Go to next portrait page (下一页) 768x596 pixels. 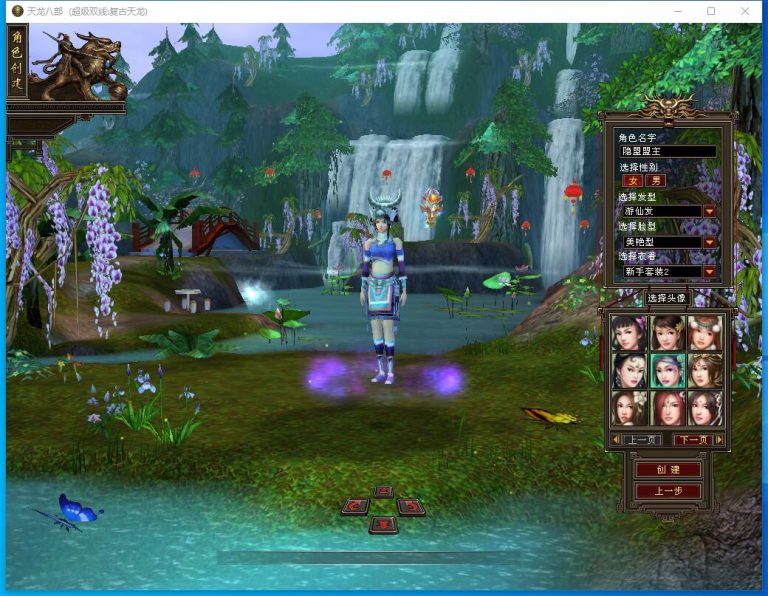pos(692,439)
